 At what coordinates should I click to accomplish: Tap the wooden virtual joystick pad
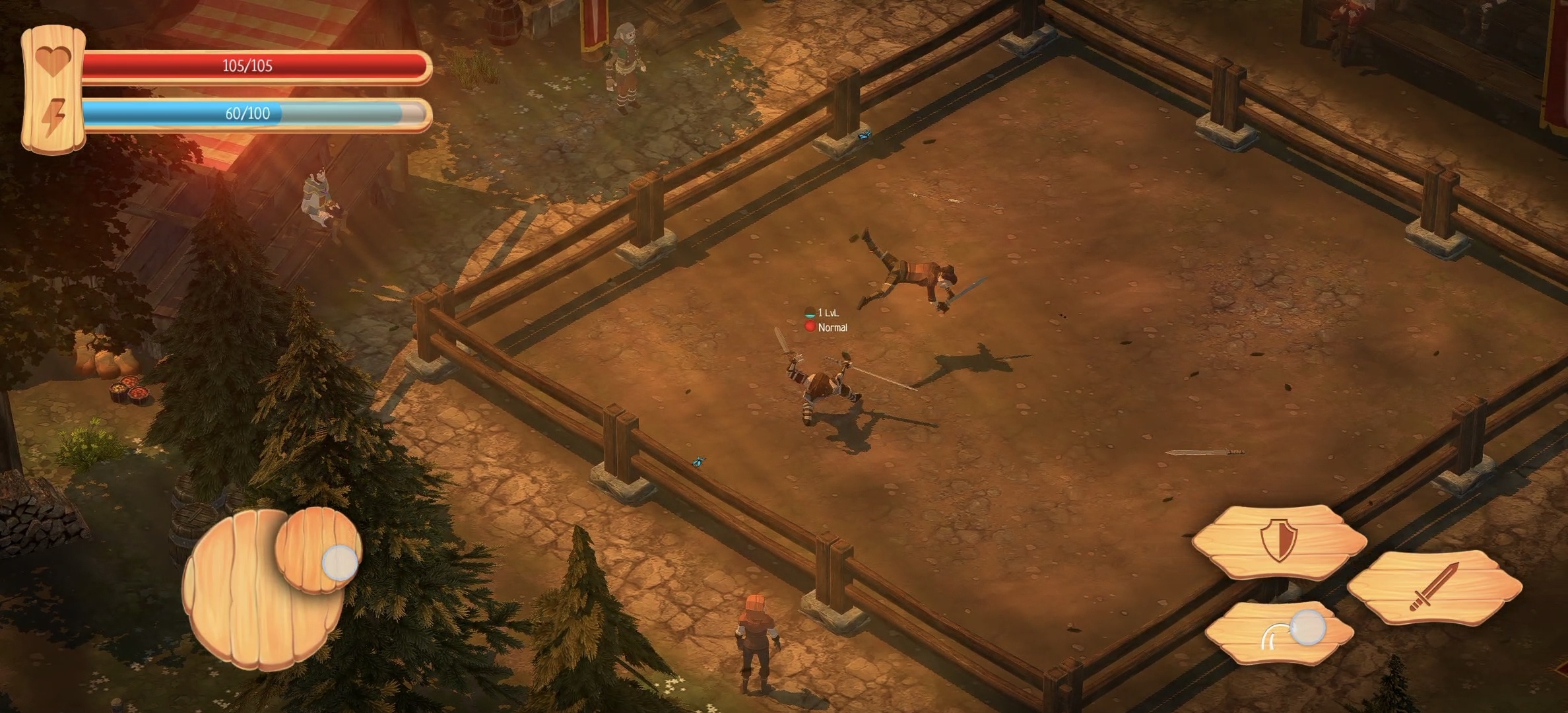pyautogui.click(x=264, y=591)
